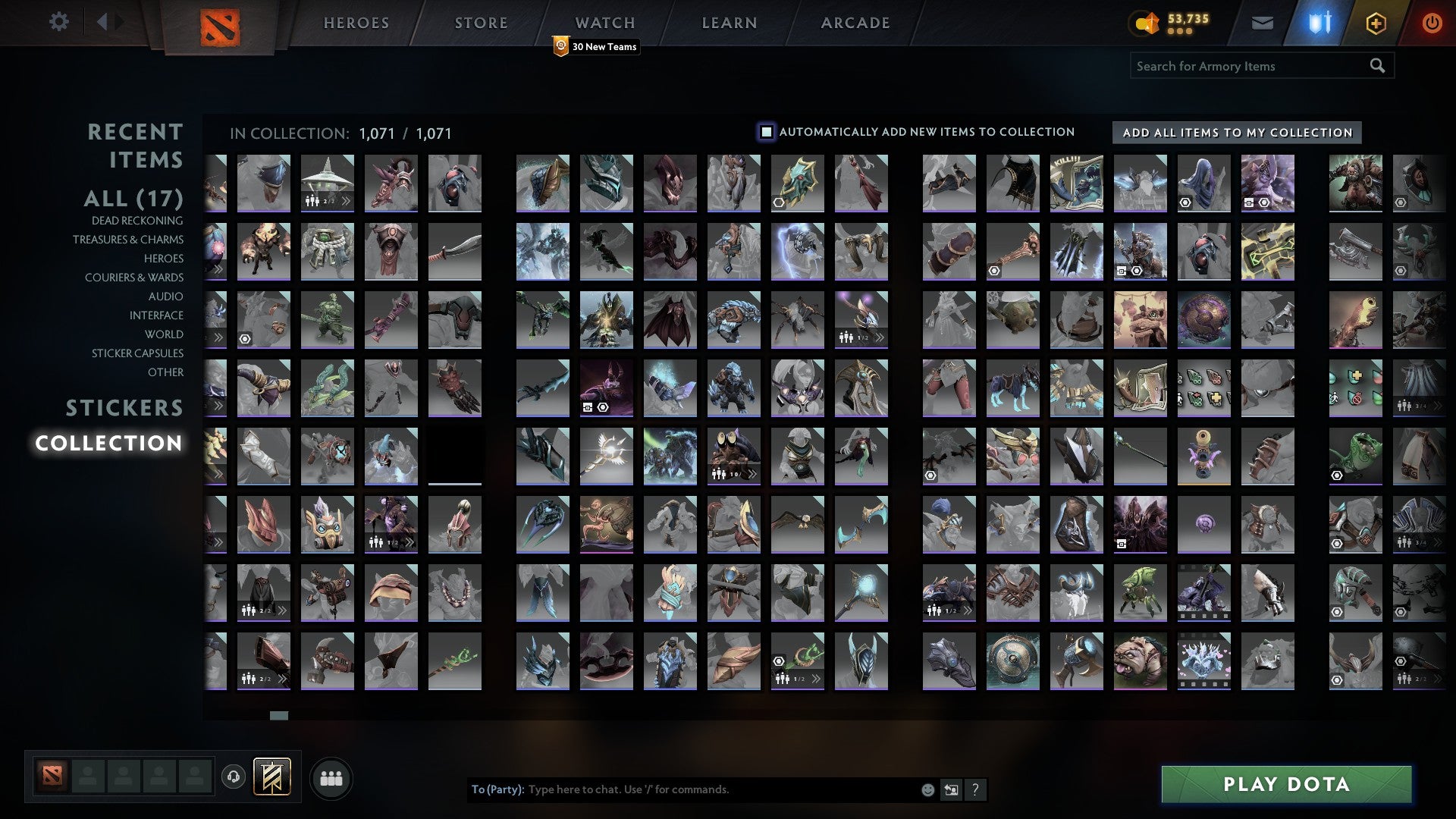
Task: Click the chat emoticon smiley icon
Action: point(927,789)
